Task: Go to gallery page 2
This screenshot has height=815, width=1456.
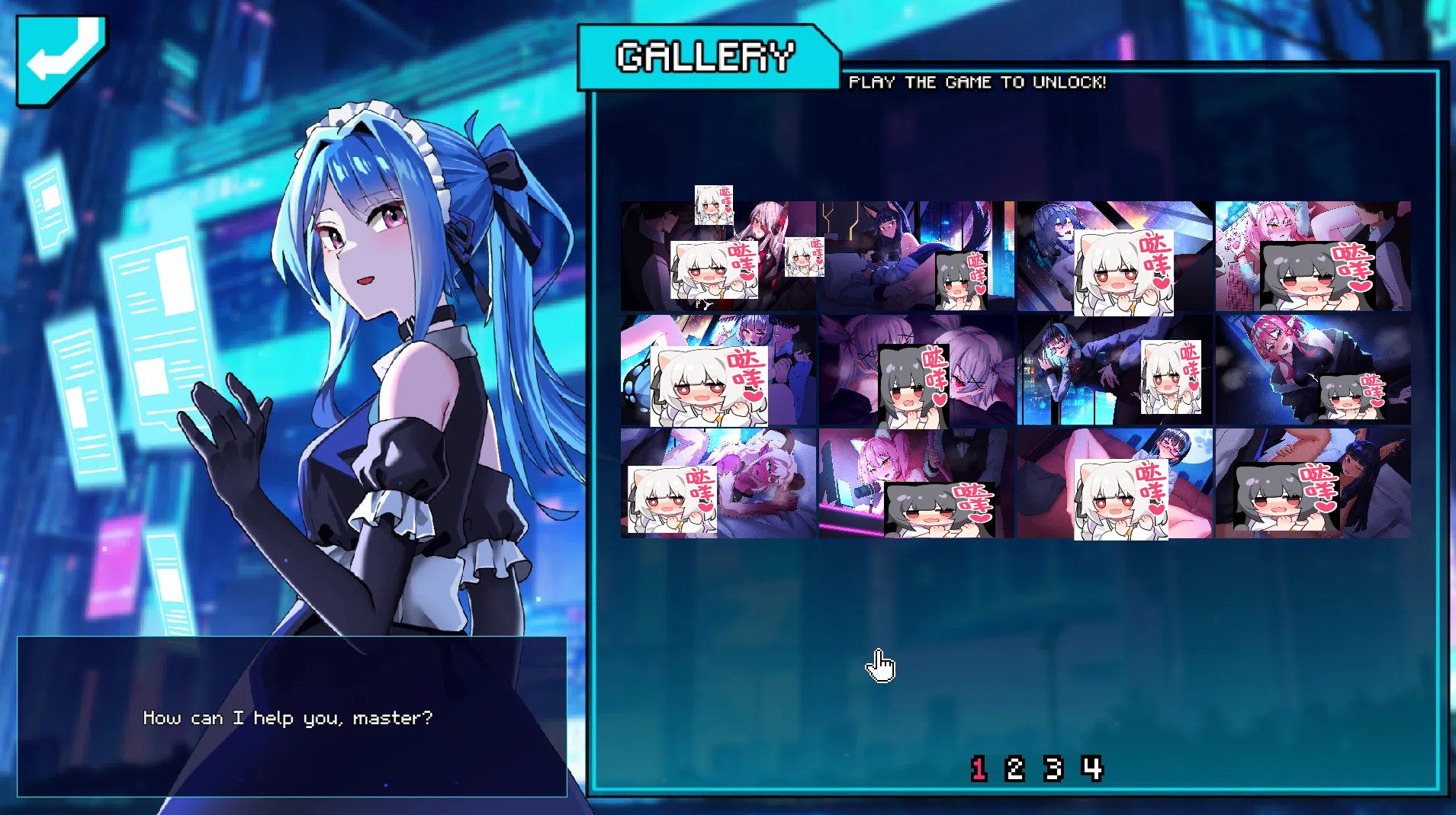Action: tap(1014, 768)
